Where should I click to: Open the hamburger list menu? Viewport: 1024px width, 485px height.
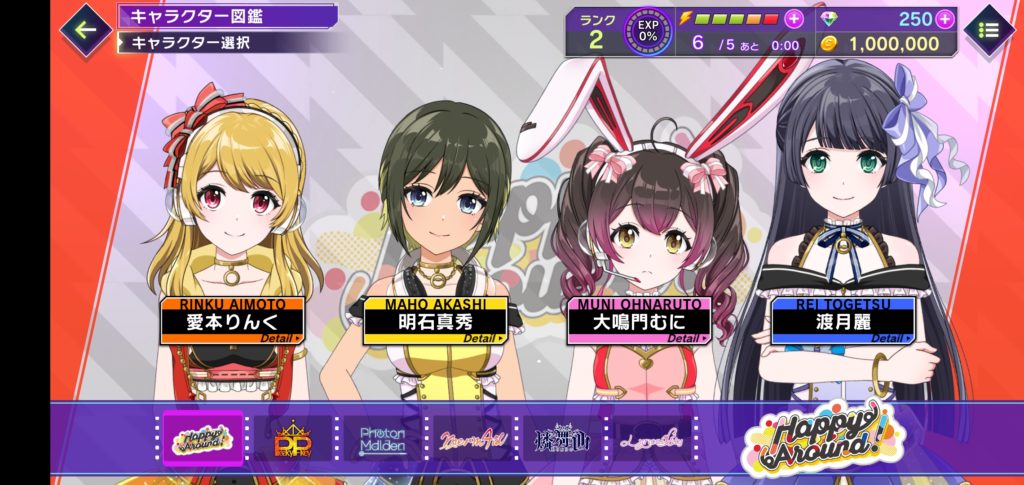(x=989, y=30)
